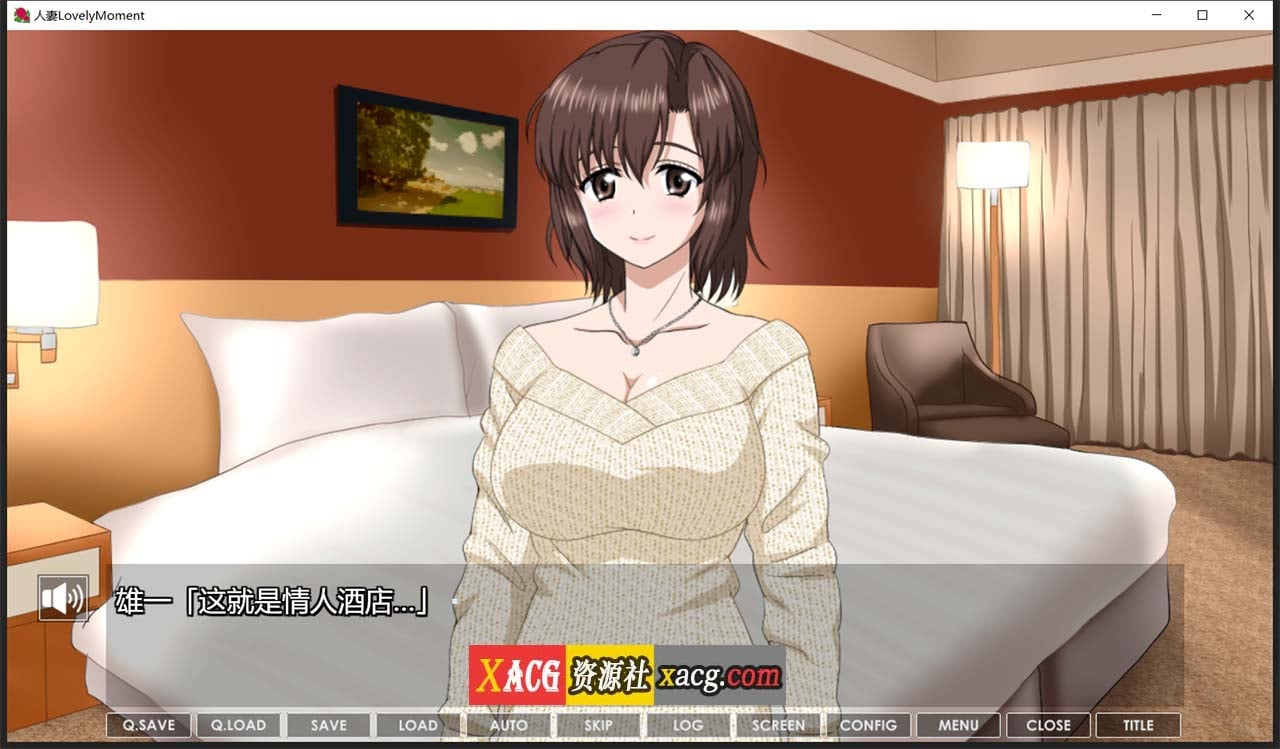This screenshot has height=749, width=1280.
Task: Quick load the game with Q.LOAD
Action: pos(237,724)
